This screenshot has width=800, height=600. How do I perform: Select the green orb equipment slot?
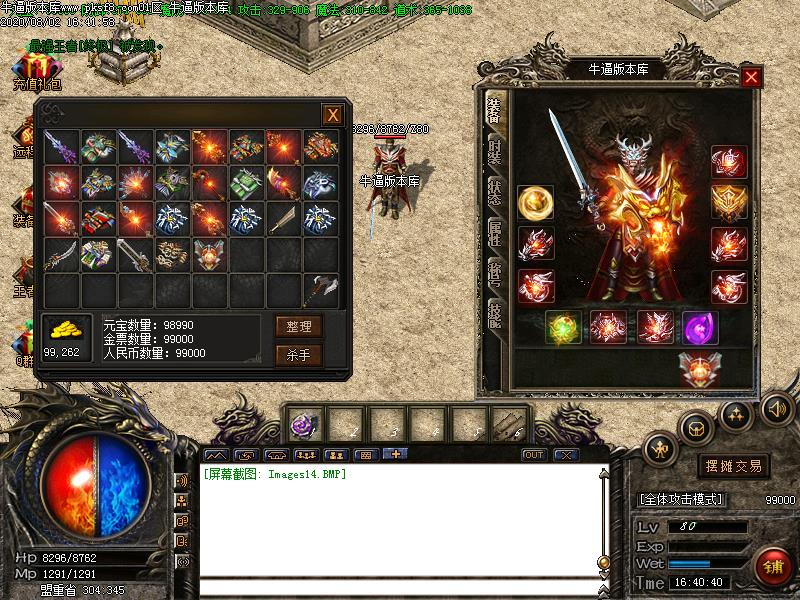click(x=562, y=328)
